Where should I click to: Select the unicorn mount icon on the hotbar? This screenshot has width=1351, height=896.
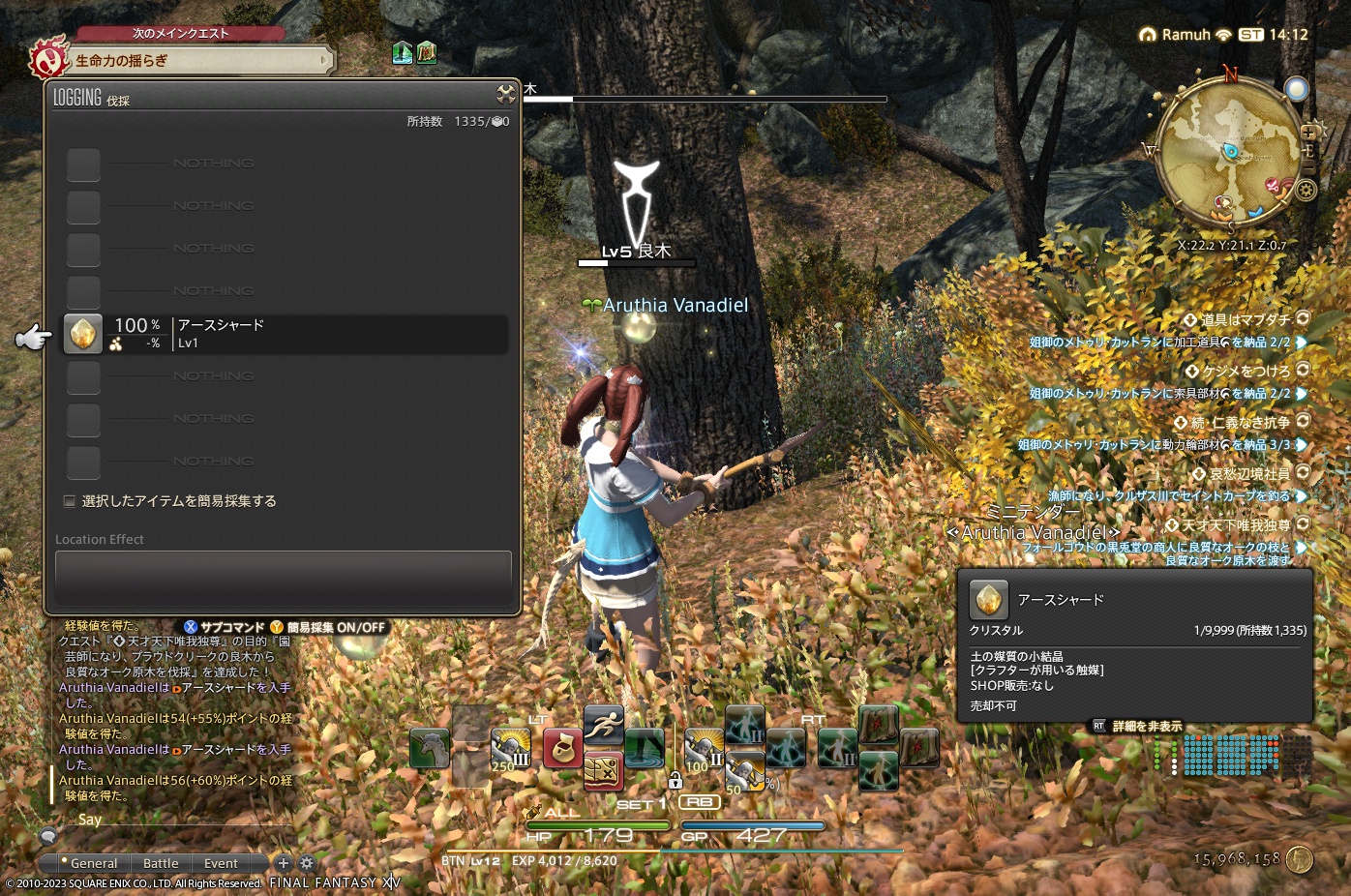click(428, 746)
